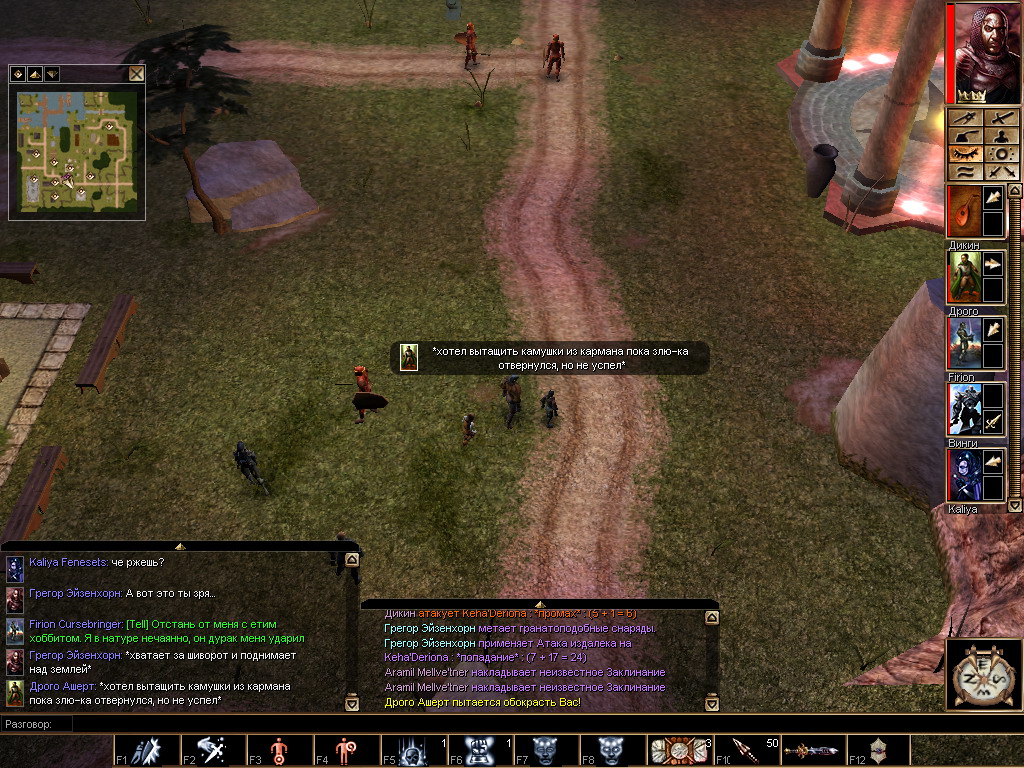Select party member Kaliya's portrait
Screen dimensions: 1024x768
(964, 476)
